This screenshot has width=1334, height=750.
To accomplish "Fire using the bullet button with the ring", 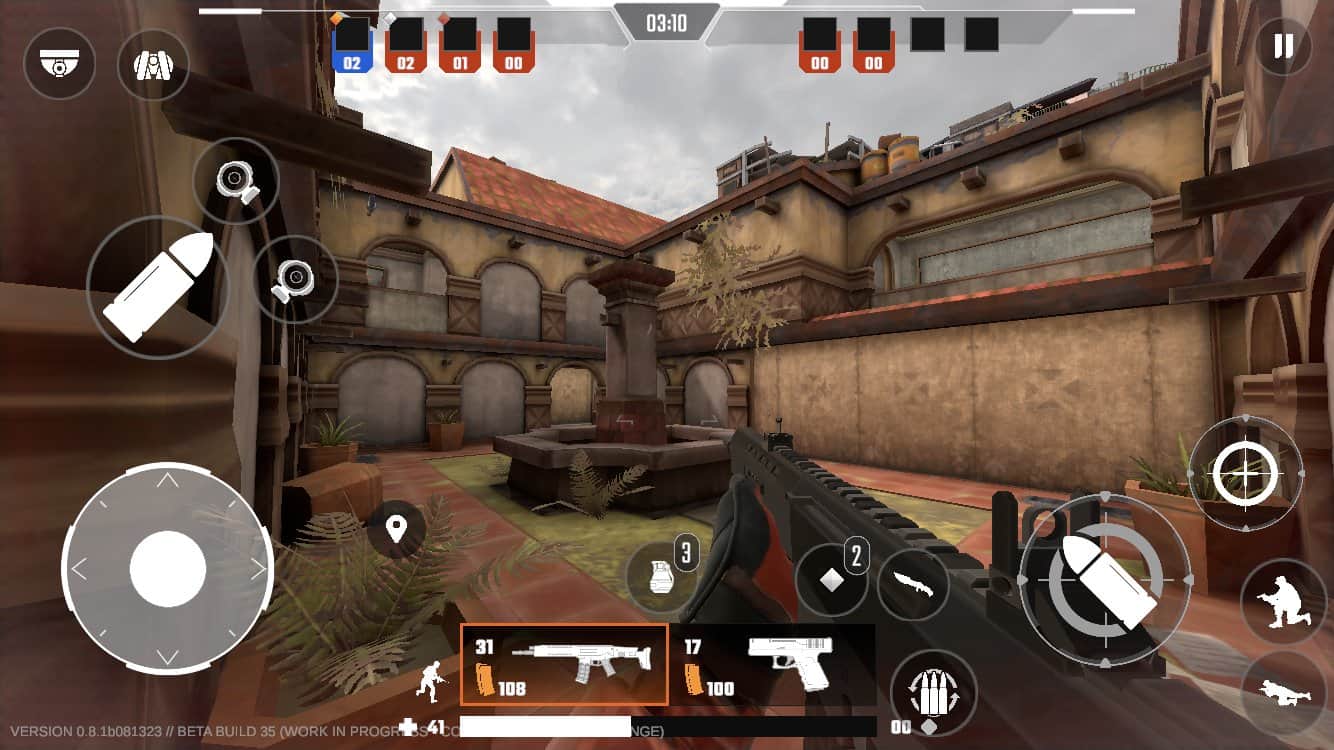I will pos(1104,581).
